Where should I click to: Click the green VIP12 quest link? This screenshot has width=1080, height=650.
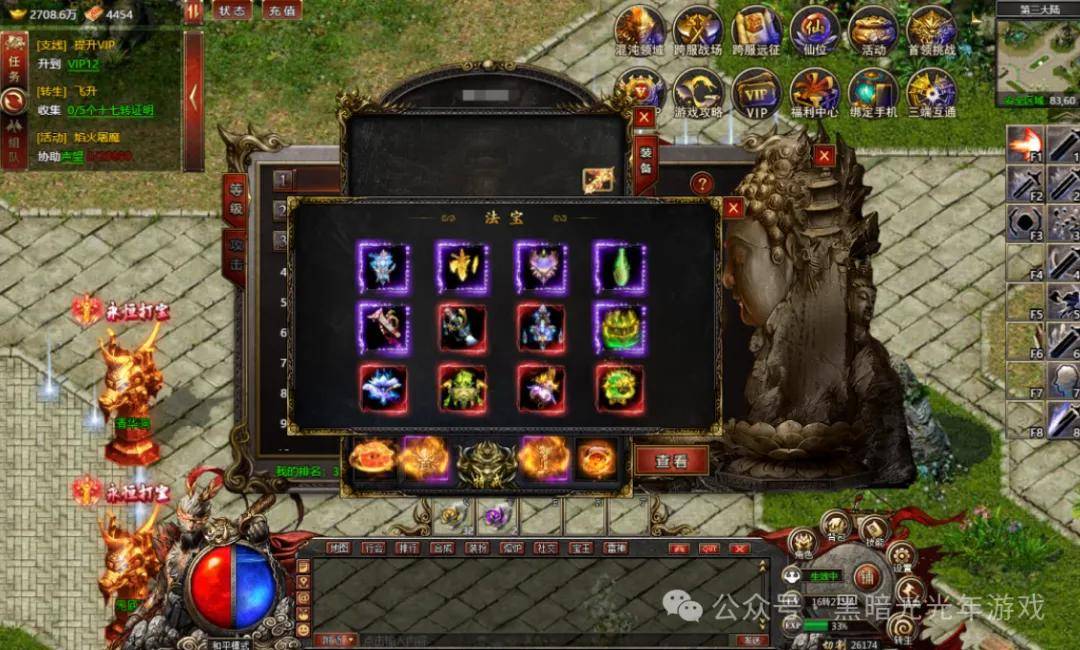[83, 64]
